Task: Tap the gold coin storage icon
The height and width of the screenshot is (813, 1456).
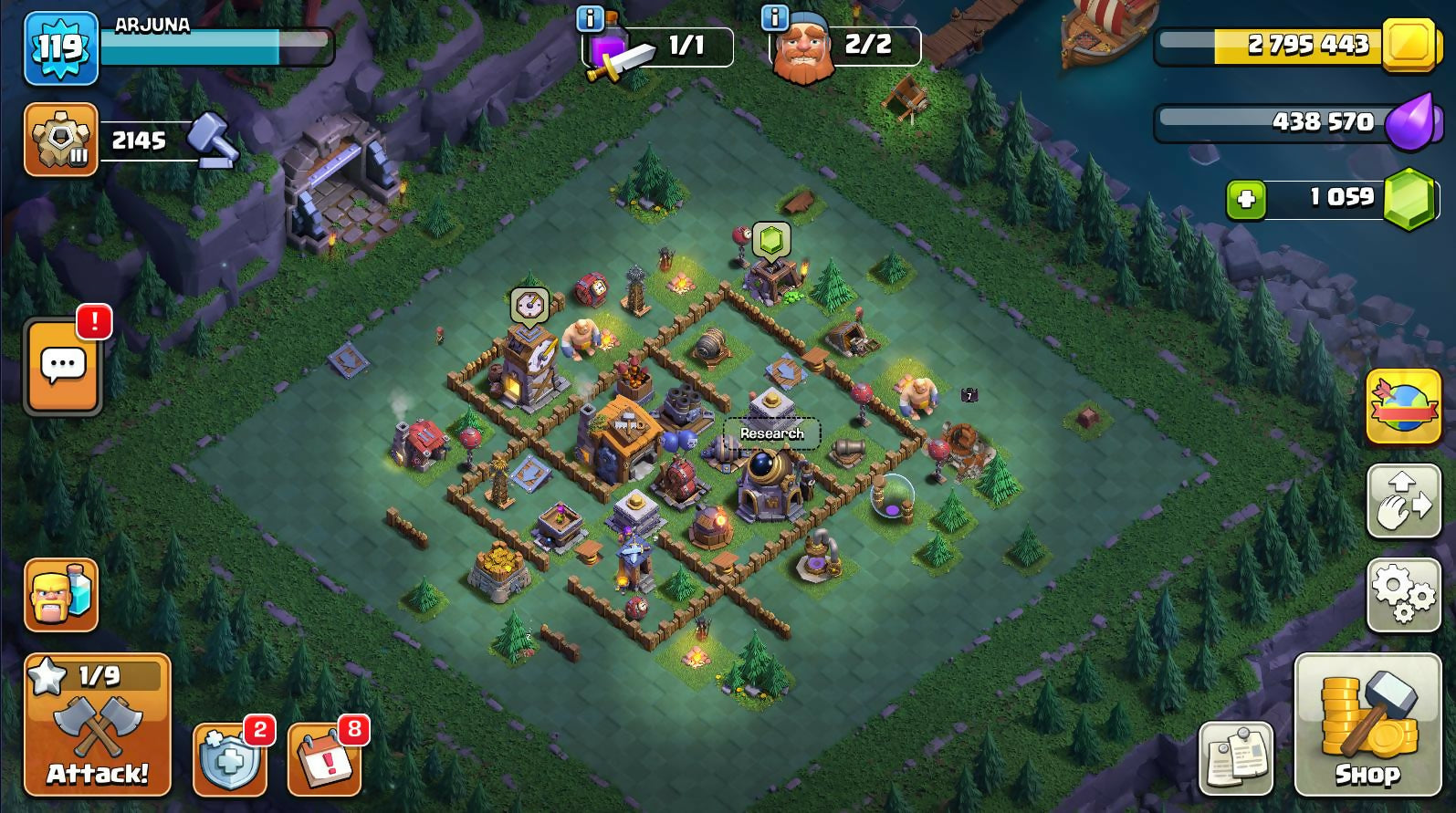Action: point(1409,44)
